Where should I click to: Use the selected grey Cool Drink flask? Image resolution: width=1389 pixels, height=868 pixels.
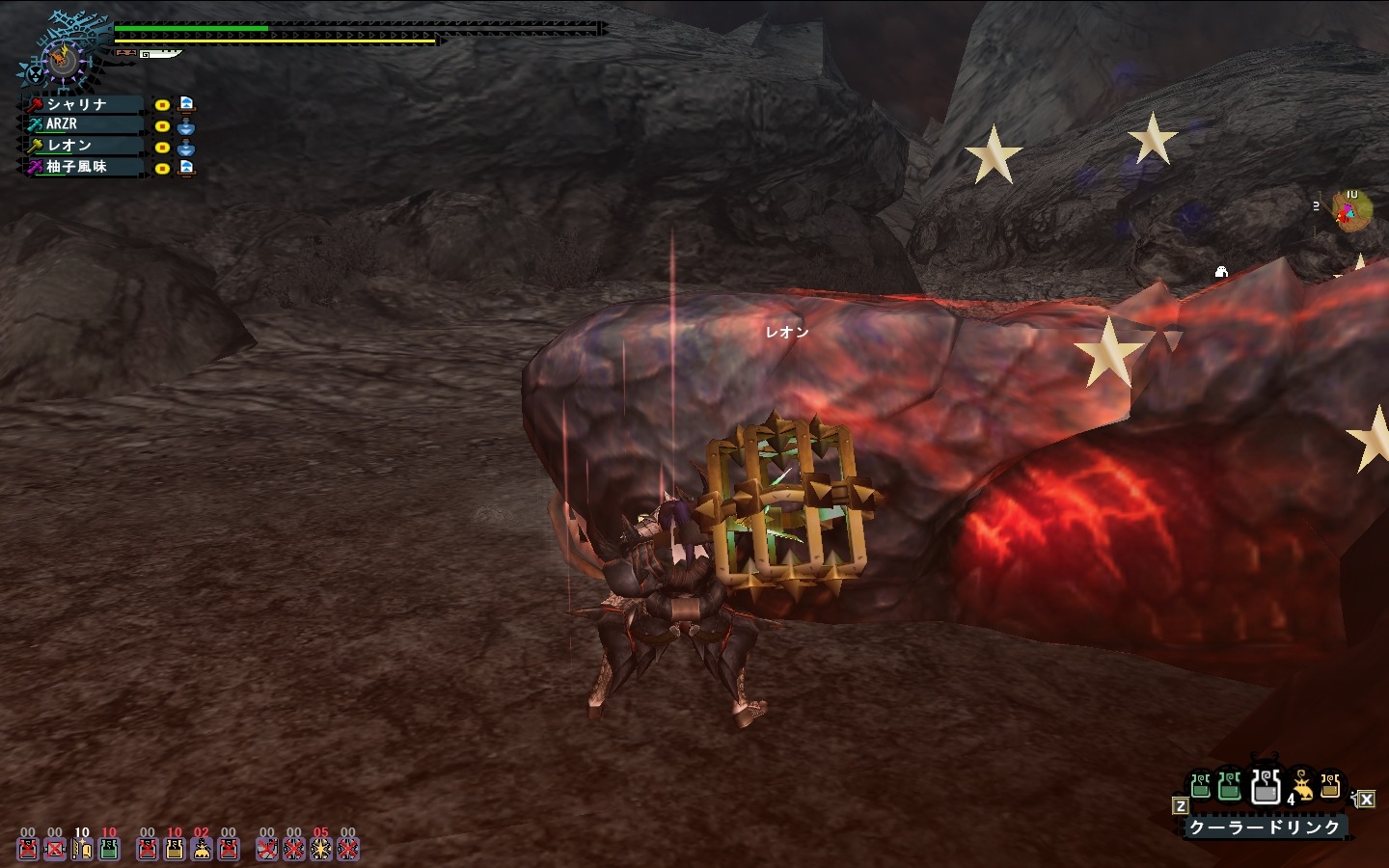tap(1265, 787)
